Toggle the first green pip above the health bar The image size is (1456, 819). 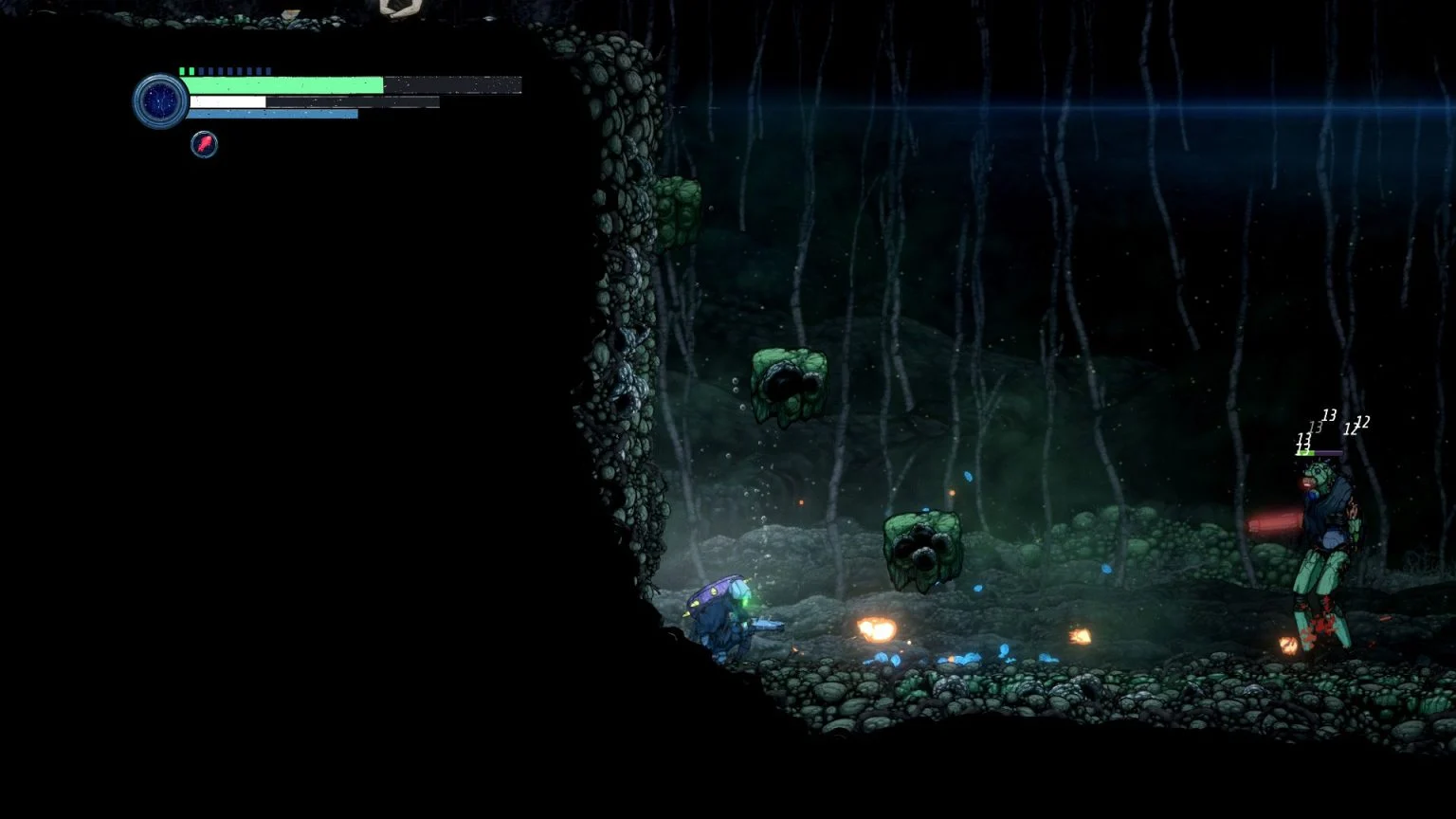point(181,69)
